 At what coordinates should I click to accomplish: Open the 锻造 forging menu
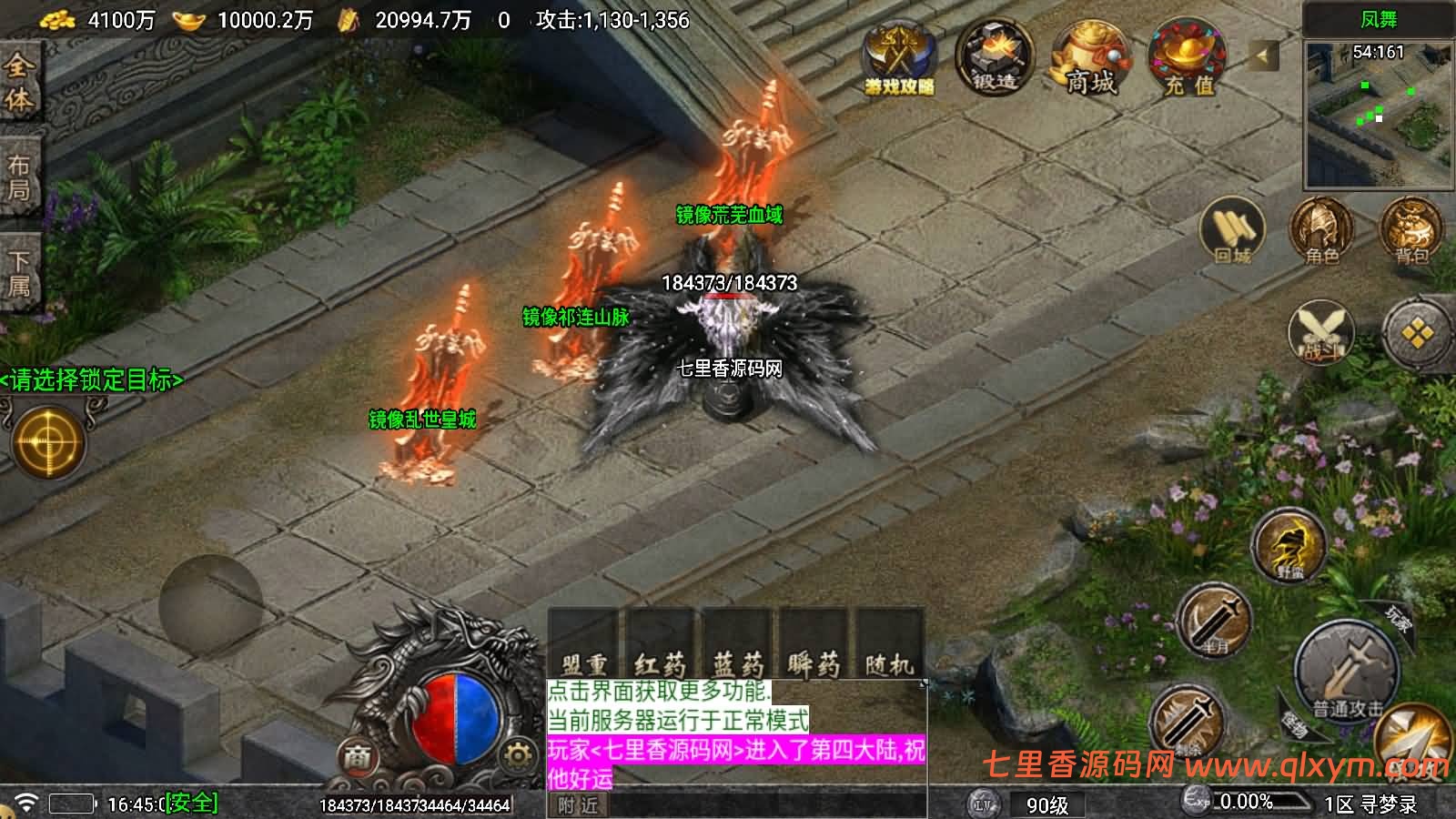(994, 57)
